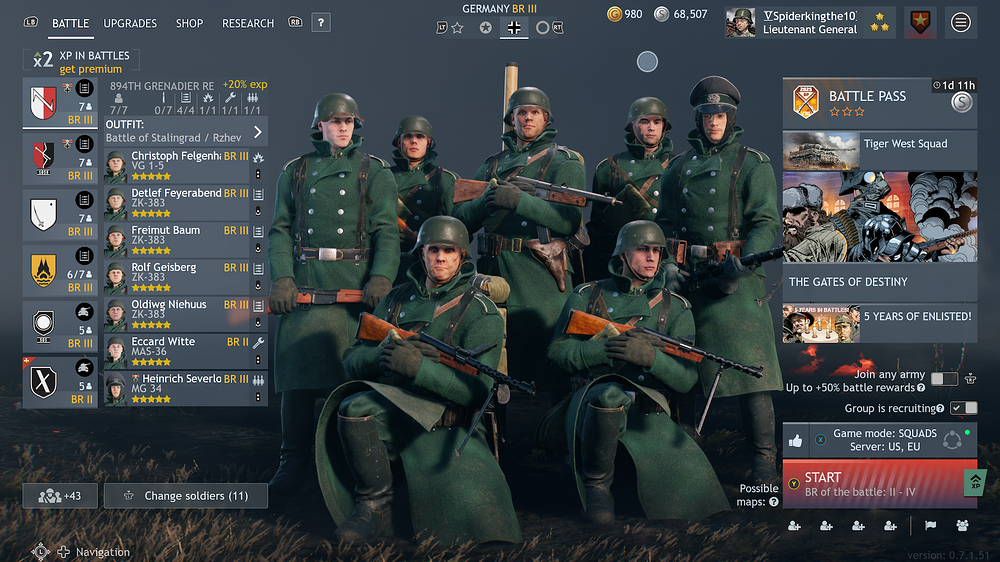Image resolution: width=1000 pixels, height=562 pixels.
Task: Switch to the UPGRADES tab
Action: 130,23
